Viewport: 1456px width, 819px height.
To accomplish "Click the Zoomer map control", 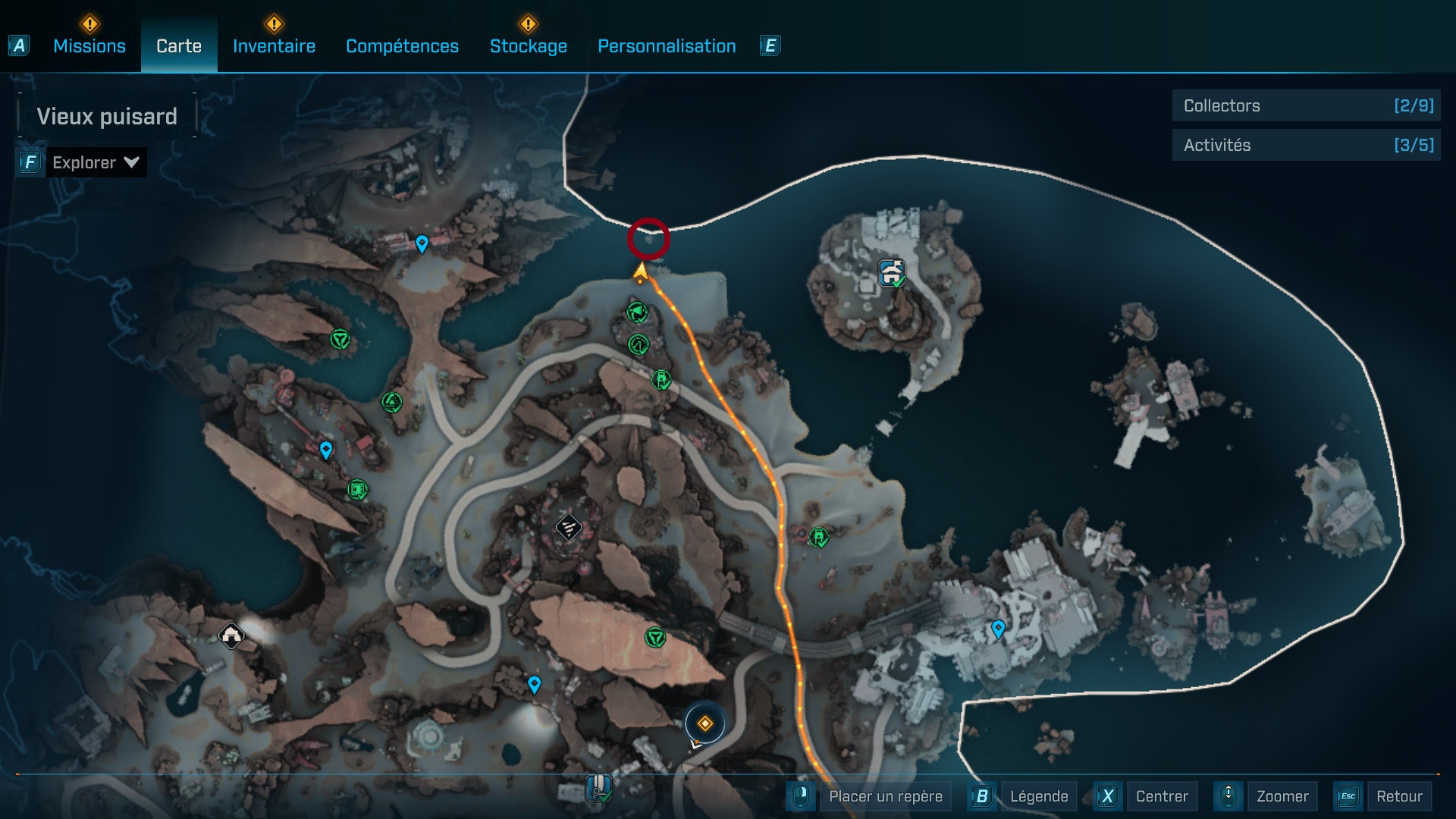I will [x=1282, y=796].
